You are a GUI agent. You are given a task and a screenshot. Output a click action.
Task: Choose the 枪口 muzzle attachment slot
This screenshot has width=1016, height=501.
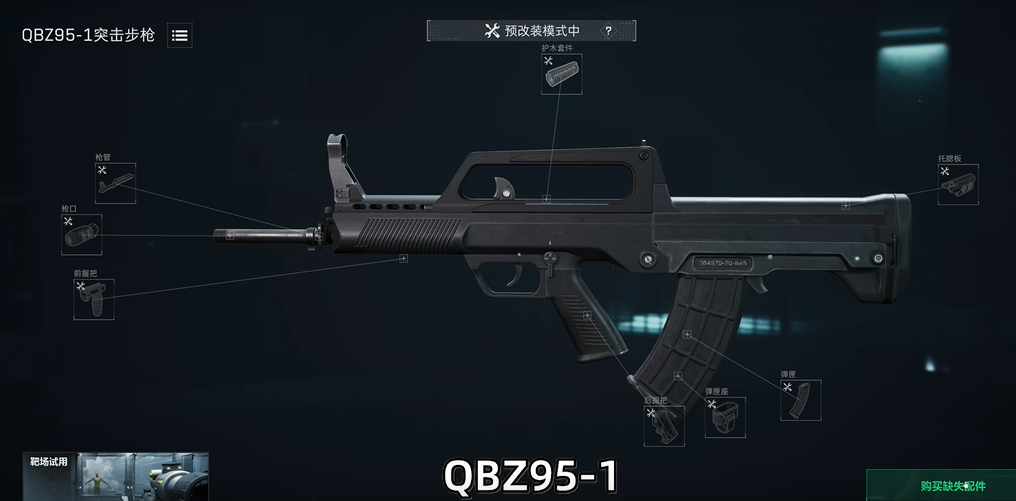pyautogui.click(x=81, y=235)
